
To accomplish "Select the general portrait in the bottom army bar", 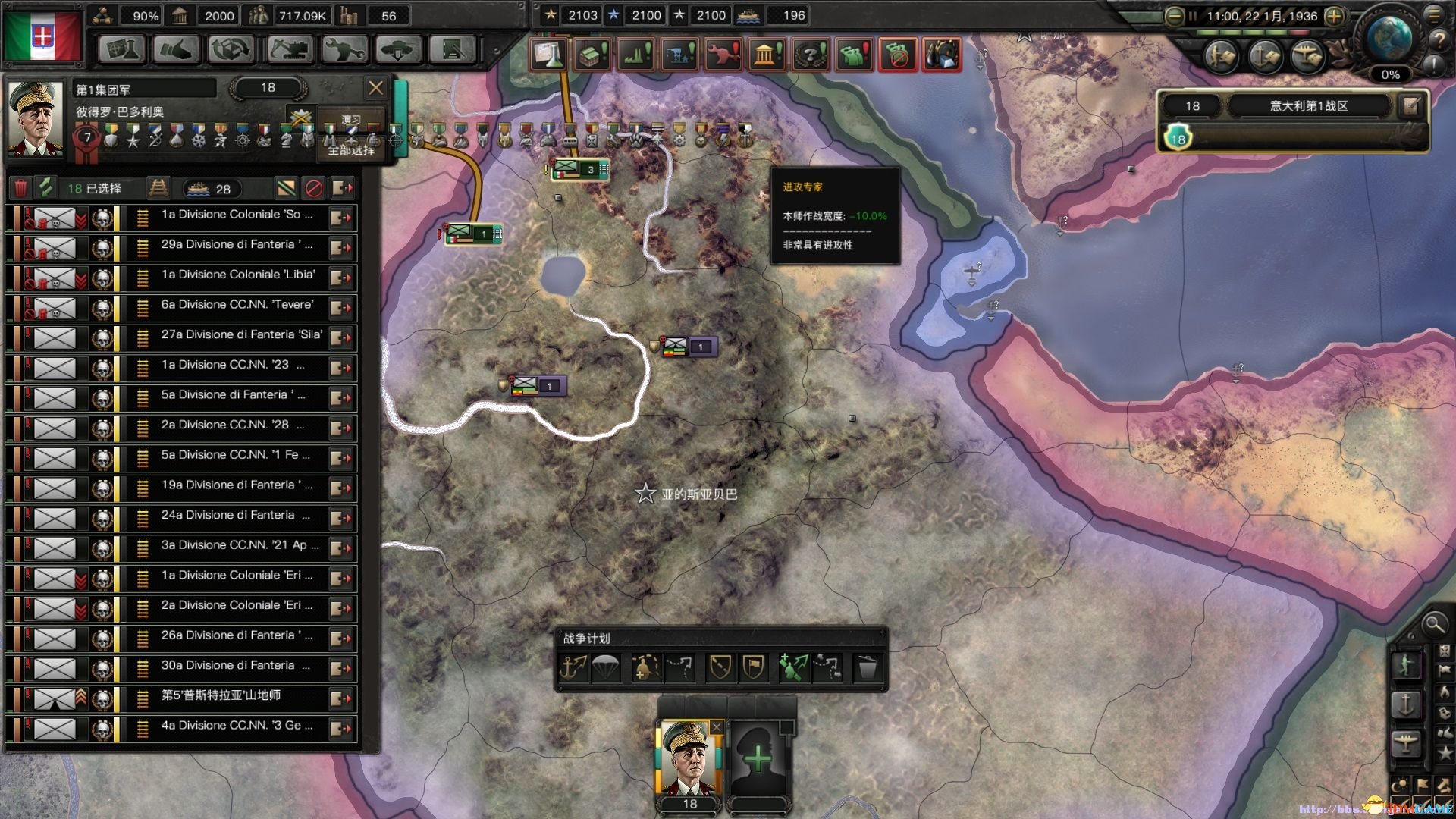I will 687,757.
